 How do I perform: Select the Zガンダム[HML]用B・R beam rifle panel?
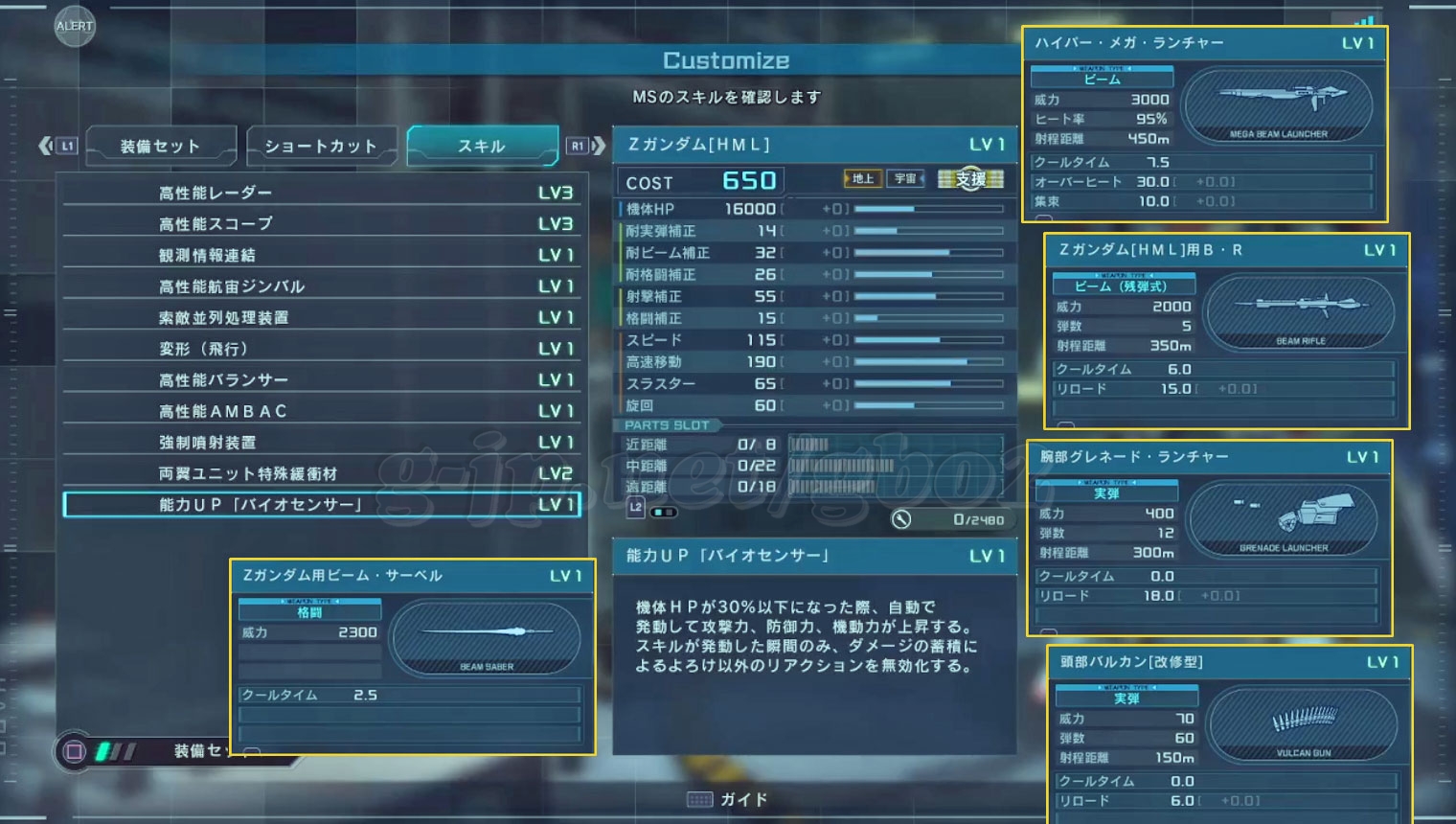[1226, 331]
